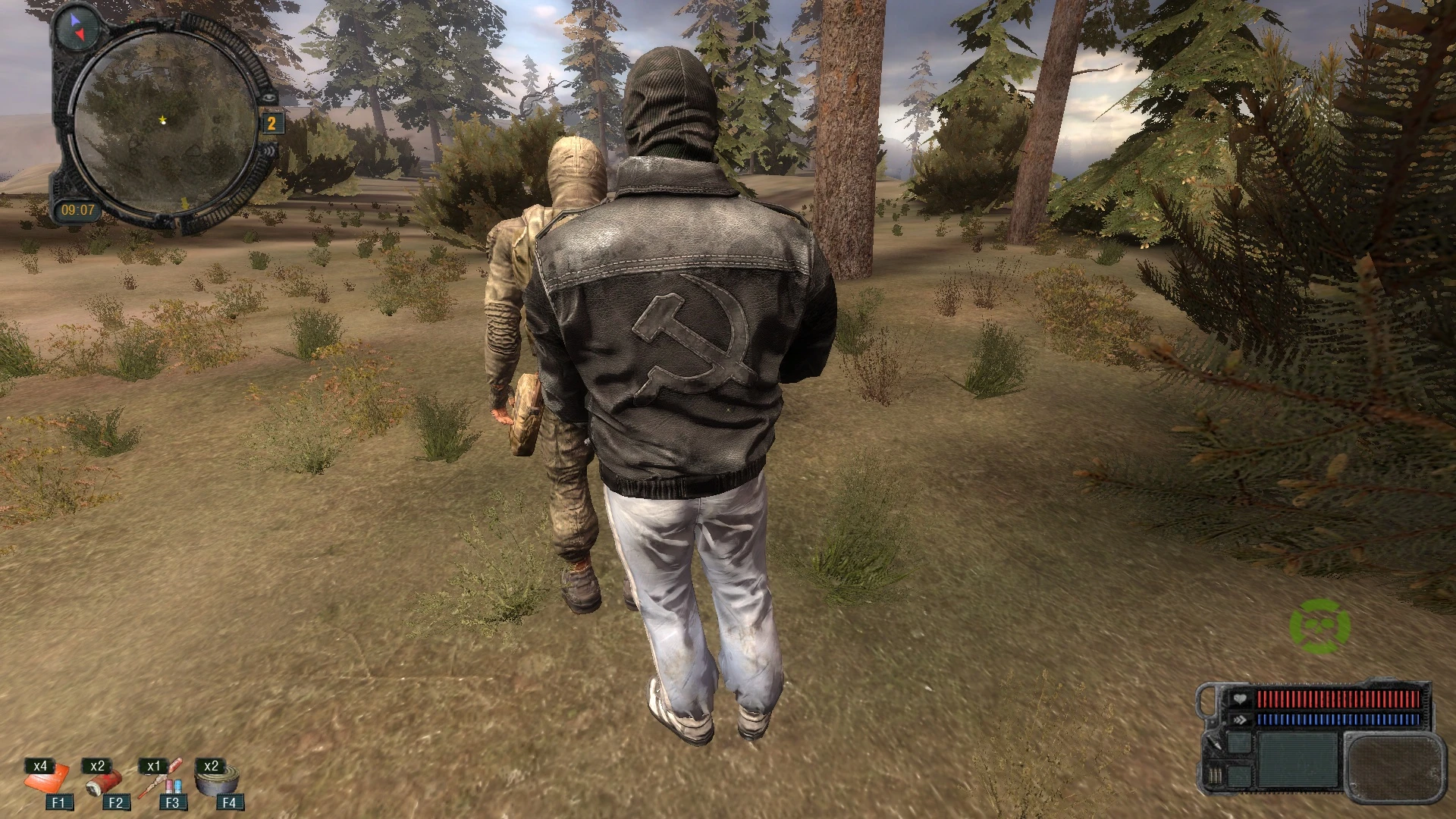Use the medkit in slot F2
This screenshot has height=819, width=1456.
106,781
